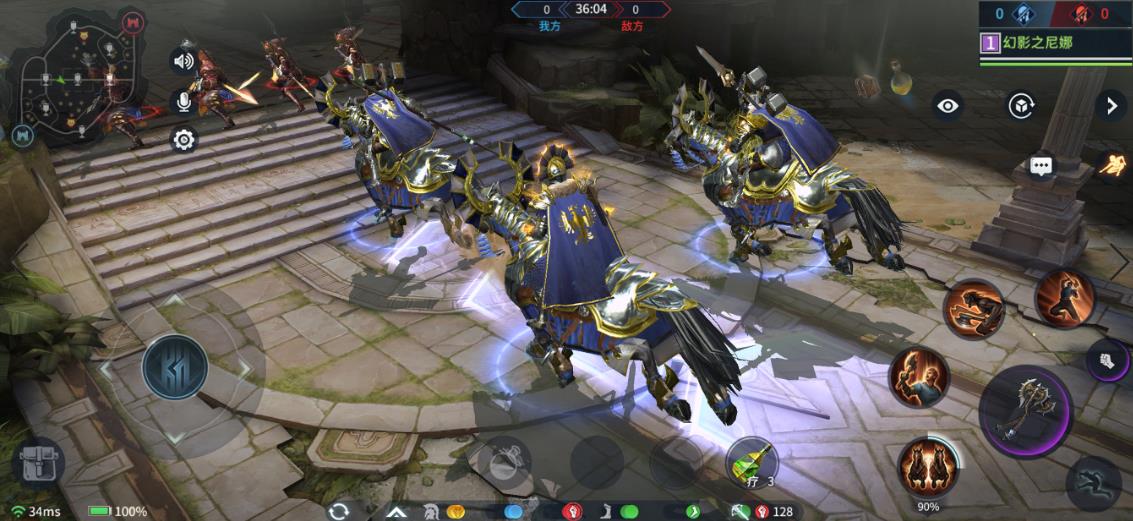
Task: Select the movement joystick center
Action: pyautogui.click(x=174, y=366)
